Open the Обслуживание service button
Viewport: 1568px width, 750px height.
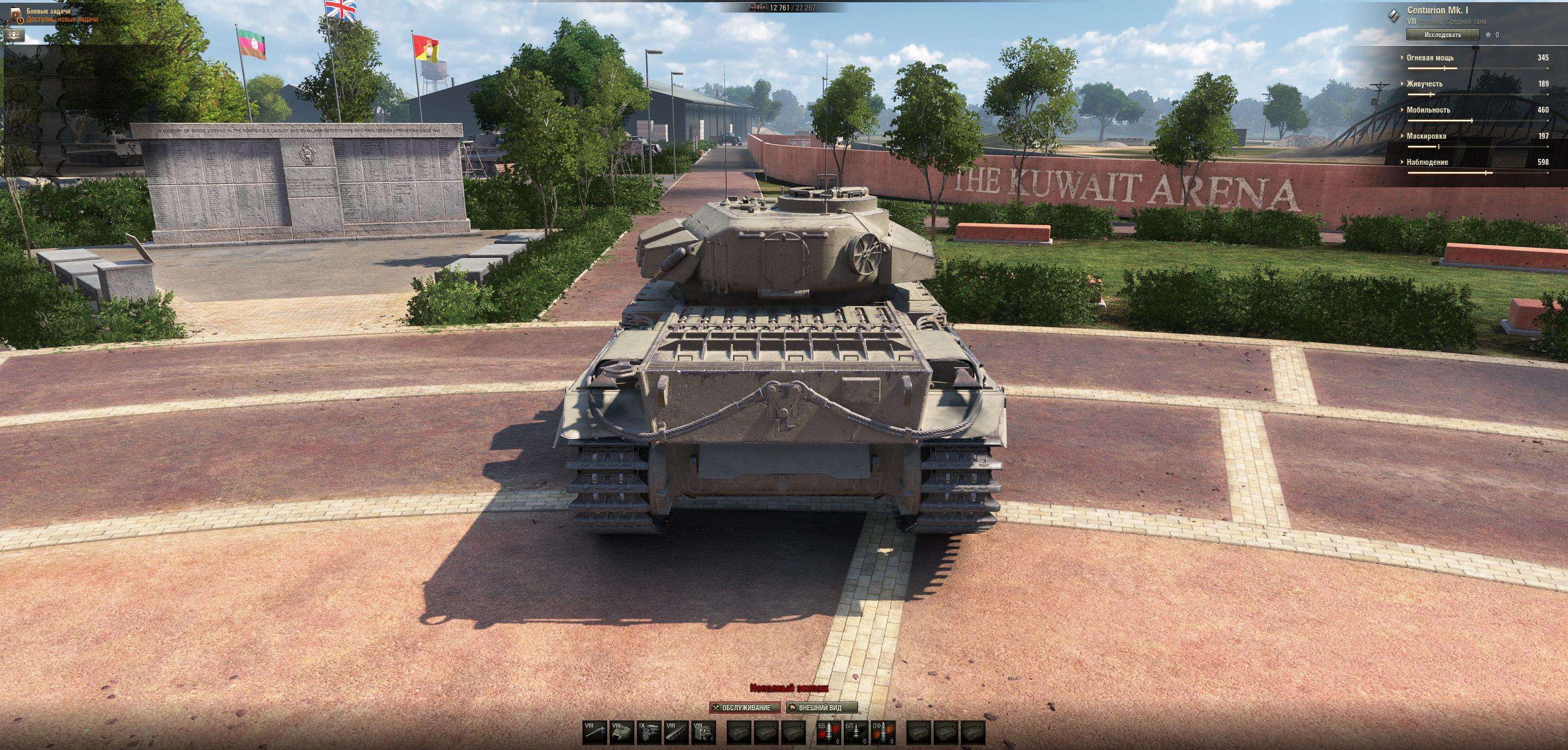pos(744,708)
